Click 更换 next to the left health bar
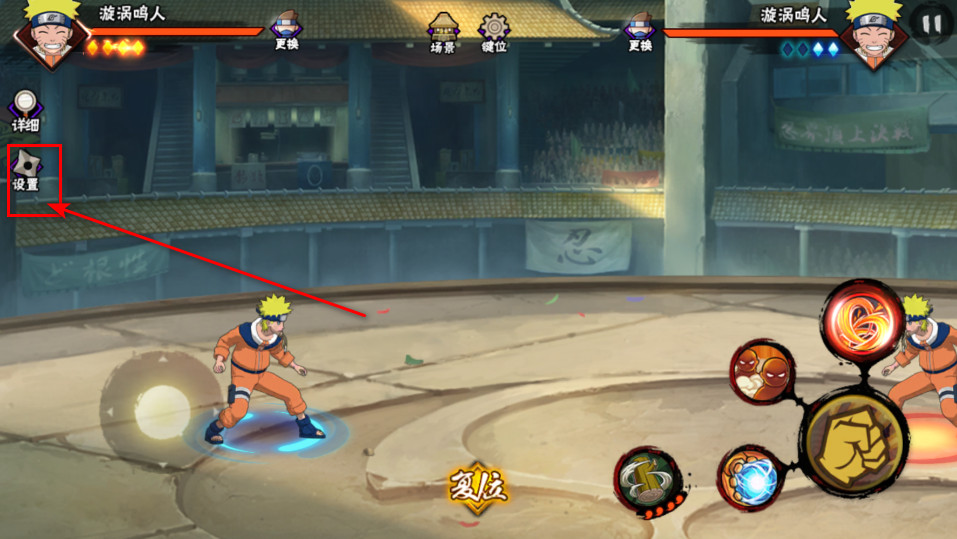 coord(286,29)
